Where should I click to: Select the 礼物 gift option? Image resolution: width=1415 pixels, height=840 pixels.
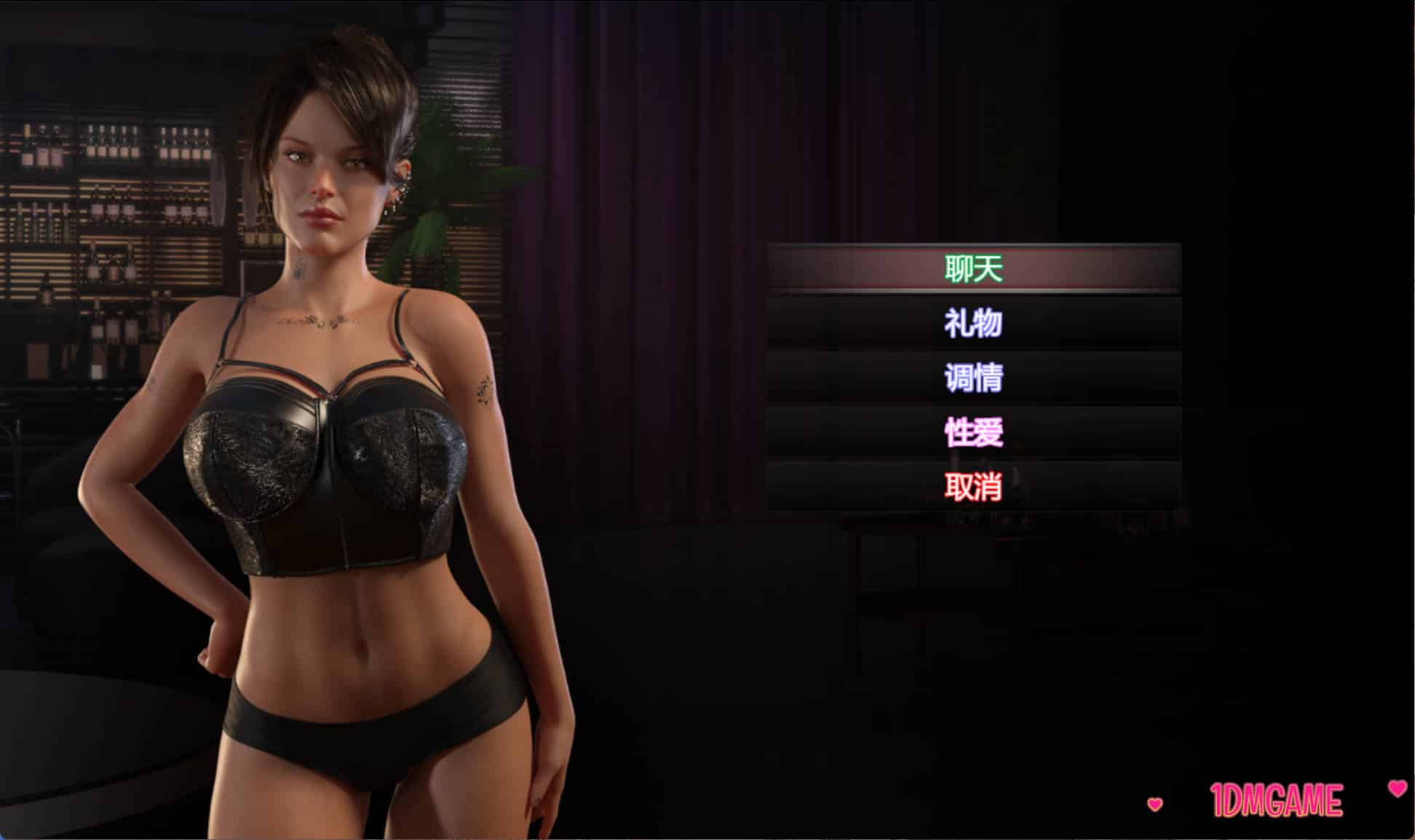973,323
